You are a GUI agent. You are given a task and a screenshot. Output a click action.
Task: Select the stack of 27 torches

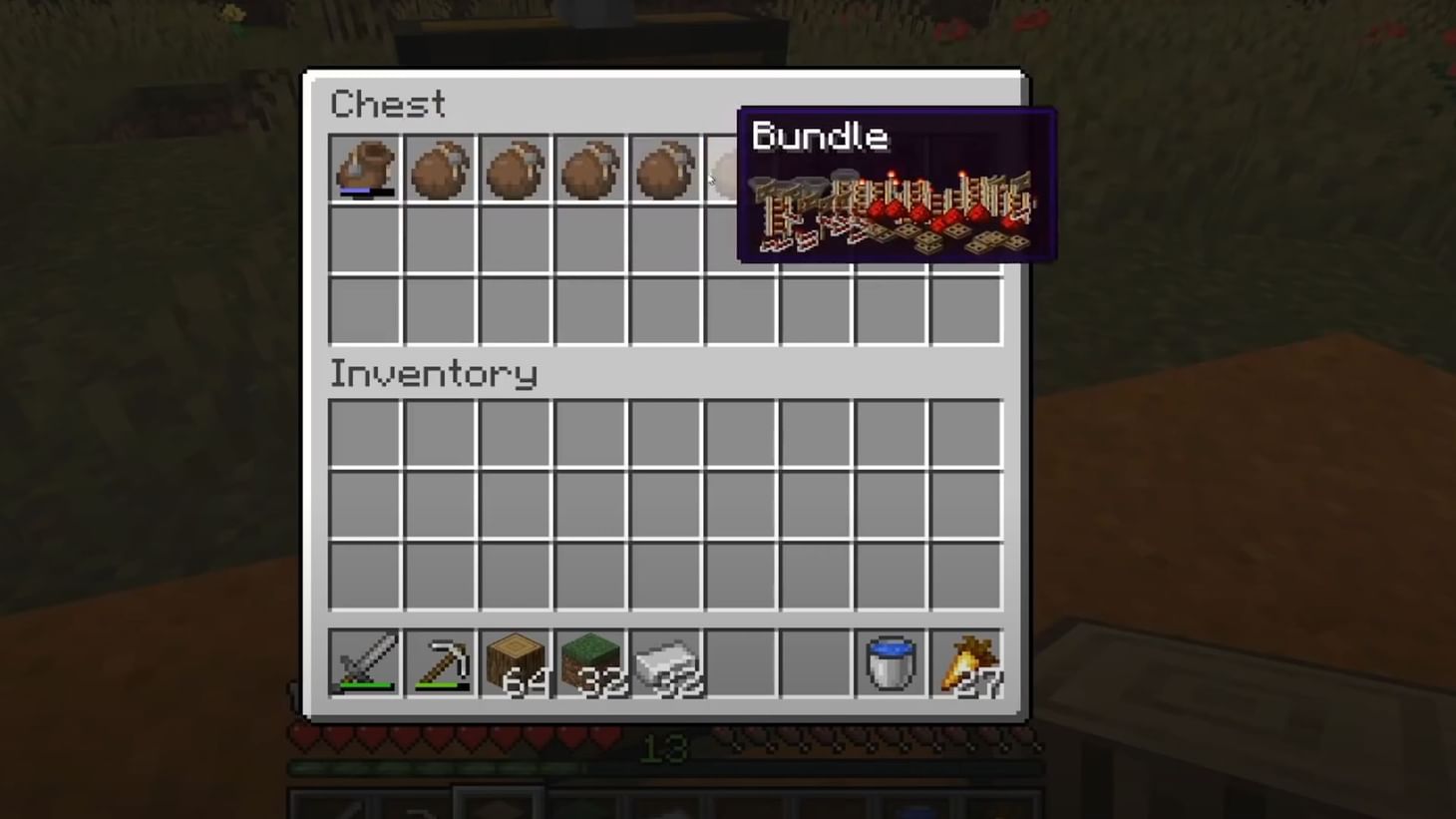(964, 663)
